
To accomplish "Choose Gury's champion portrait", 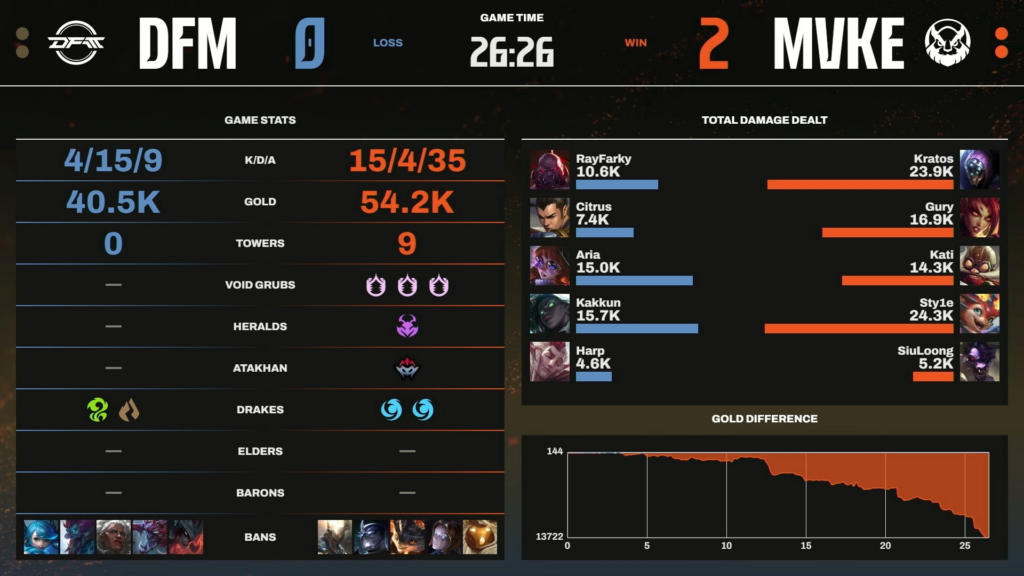I will pos(979,218).
